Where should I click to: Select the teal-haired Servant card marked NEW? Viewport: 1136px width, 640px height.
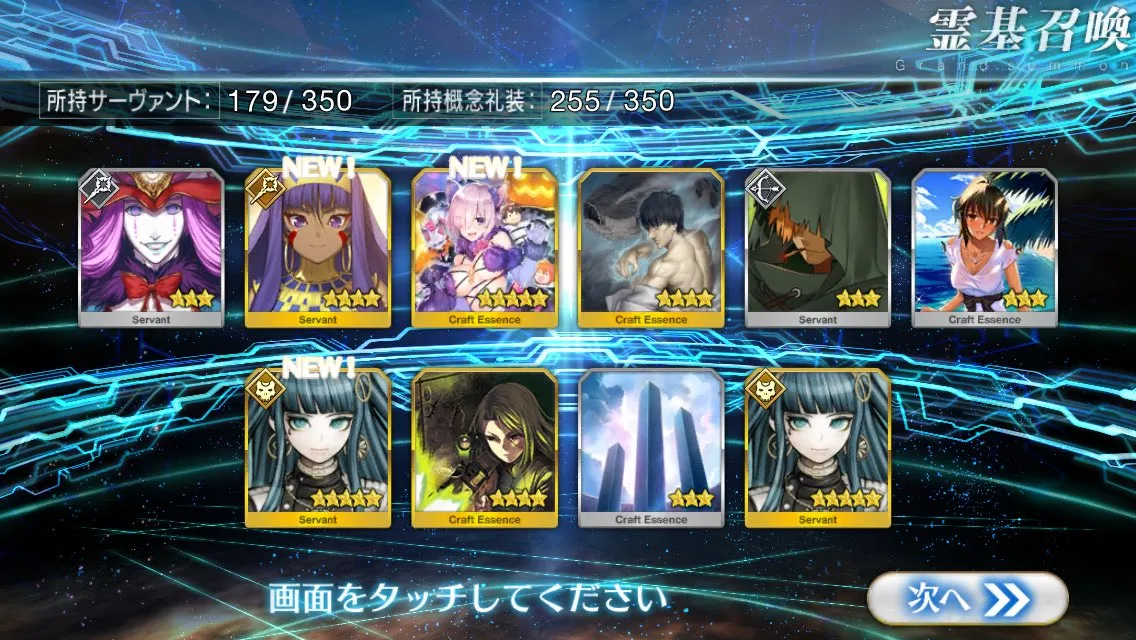tap(318, 448)
